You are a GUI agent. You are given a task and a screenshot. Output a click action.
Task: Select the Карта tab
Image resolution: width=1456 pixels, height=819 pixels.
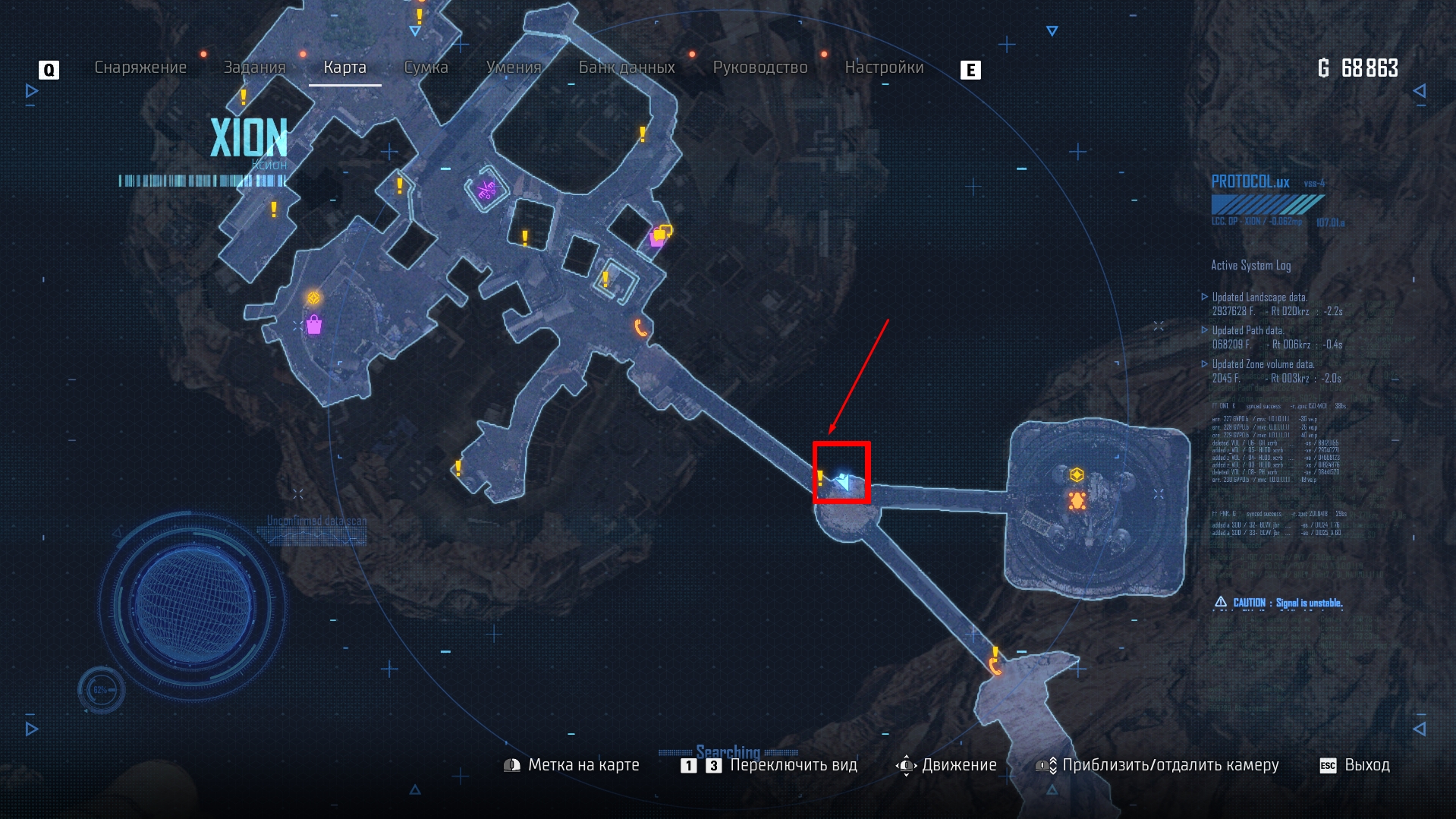(344, 68)
